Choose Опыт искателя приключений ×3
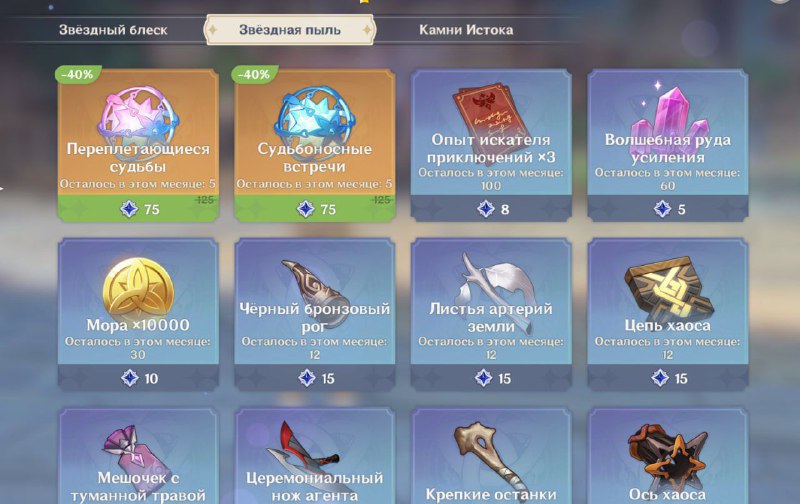The height and width of the screenshot is (504, 800). [x=491, y=145]
